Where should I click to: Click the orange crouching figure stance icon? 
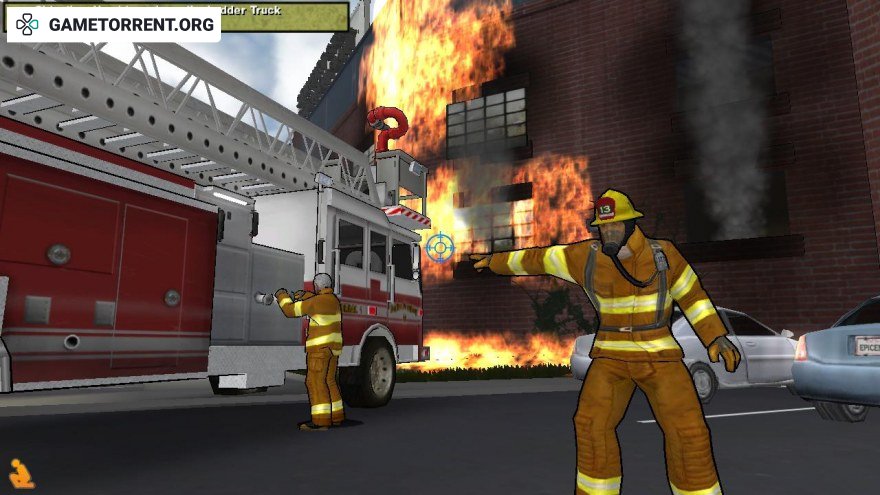(21, 473)
